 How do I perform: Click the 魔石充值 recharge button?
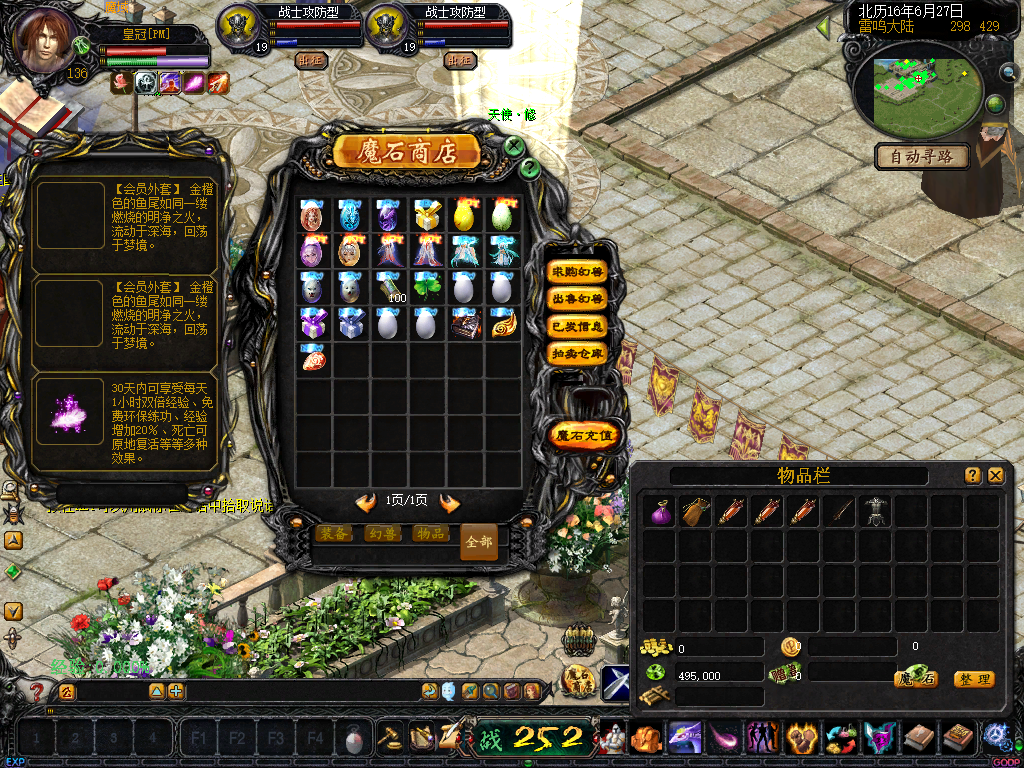pyautogui.click(x=585, y=436)
